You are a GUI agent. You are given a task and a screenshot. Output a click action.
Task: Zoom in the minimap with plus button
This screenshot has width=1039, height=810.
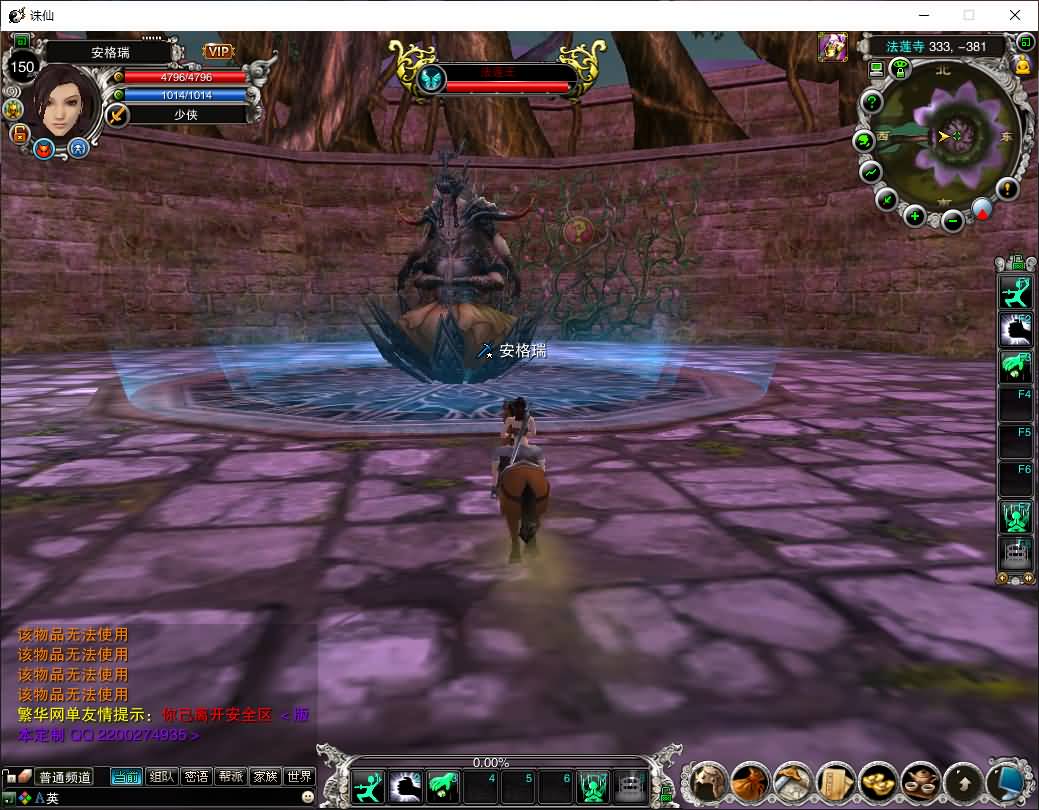pyautogui.click(x=914, y=215)
